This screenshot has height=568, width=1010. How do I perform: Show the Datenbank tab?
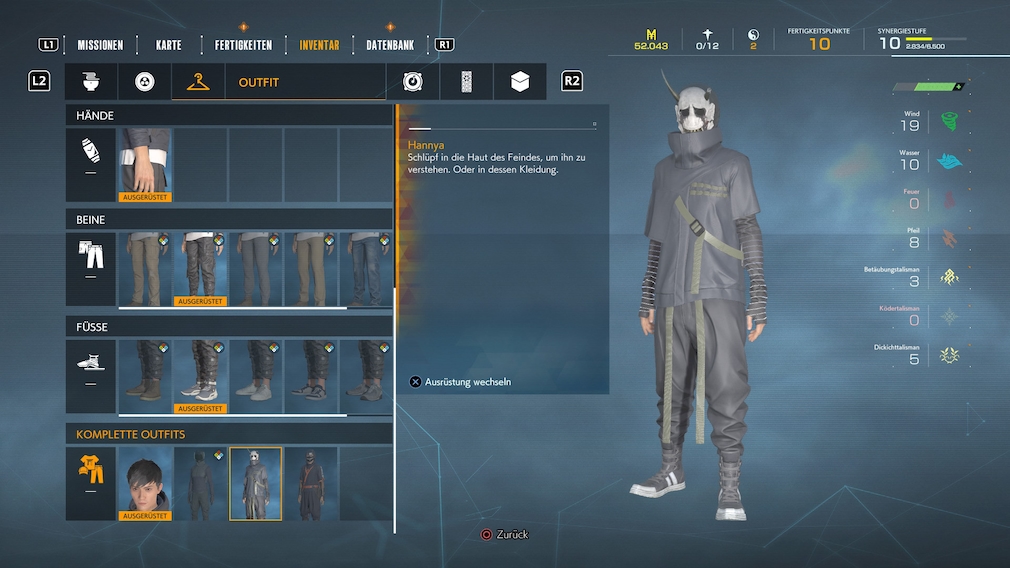(x=390, y=45)
